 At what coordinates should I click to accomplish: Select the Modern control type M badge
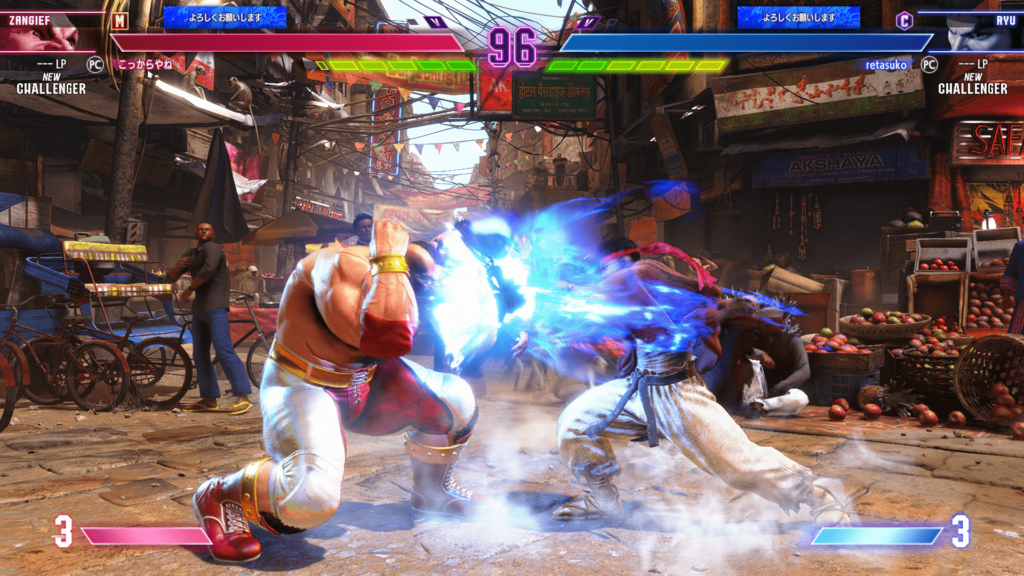point(120,20)
